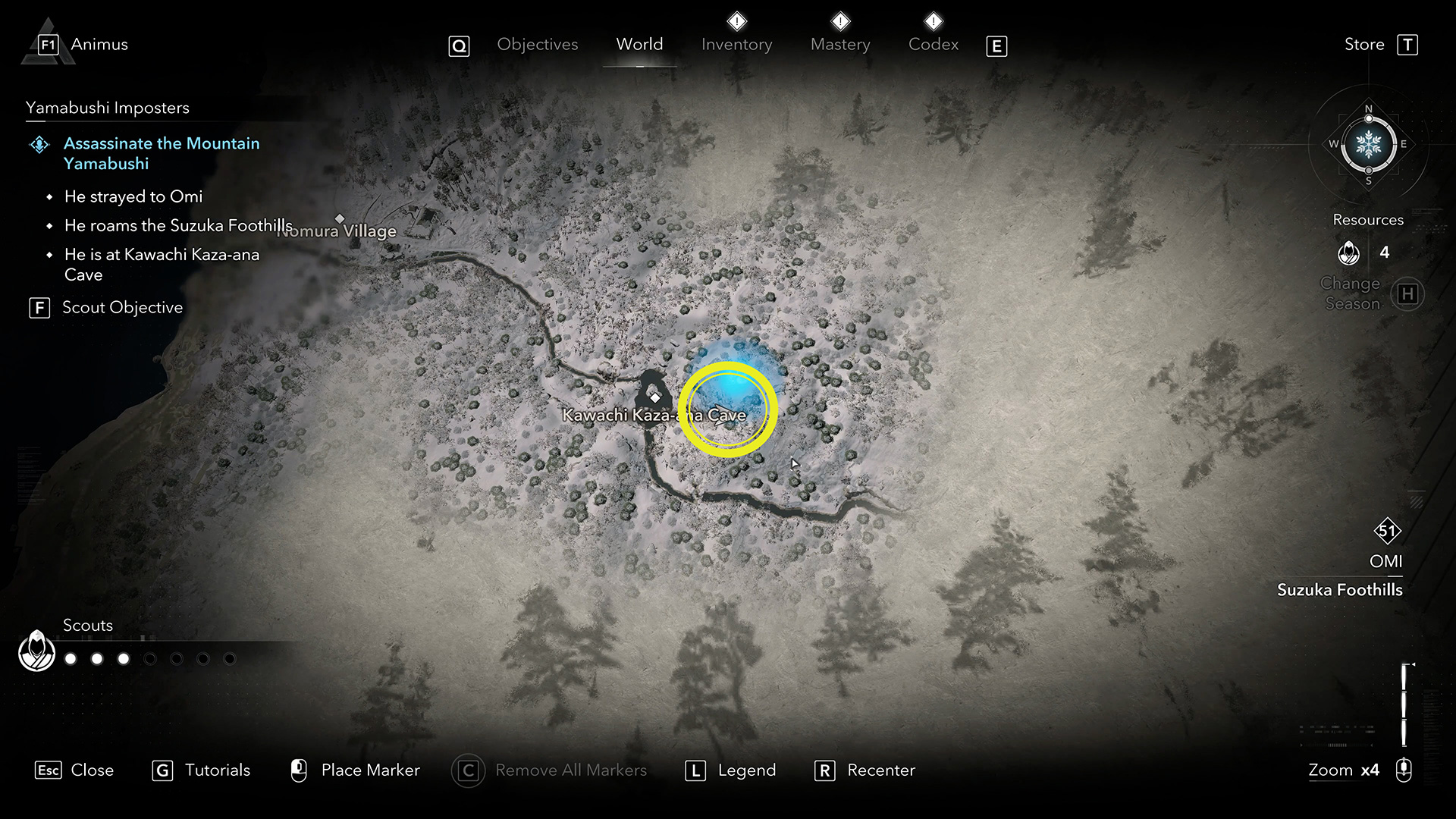Click the Kawachi Kaza-ana Cave map marker
Screen dimensions: 1456x819
click(x=654, y=397)
